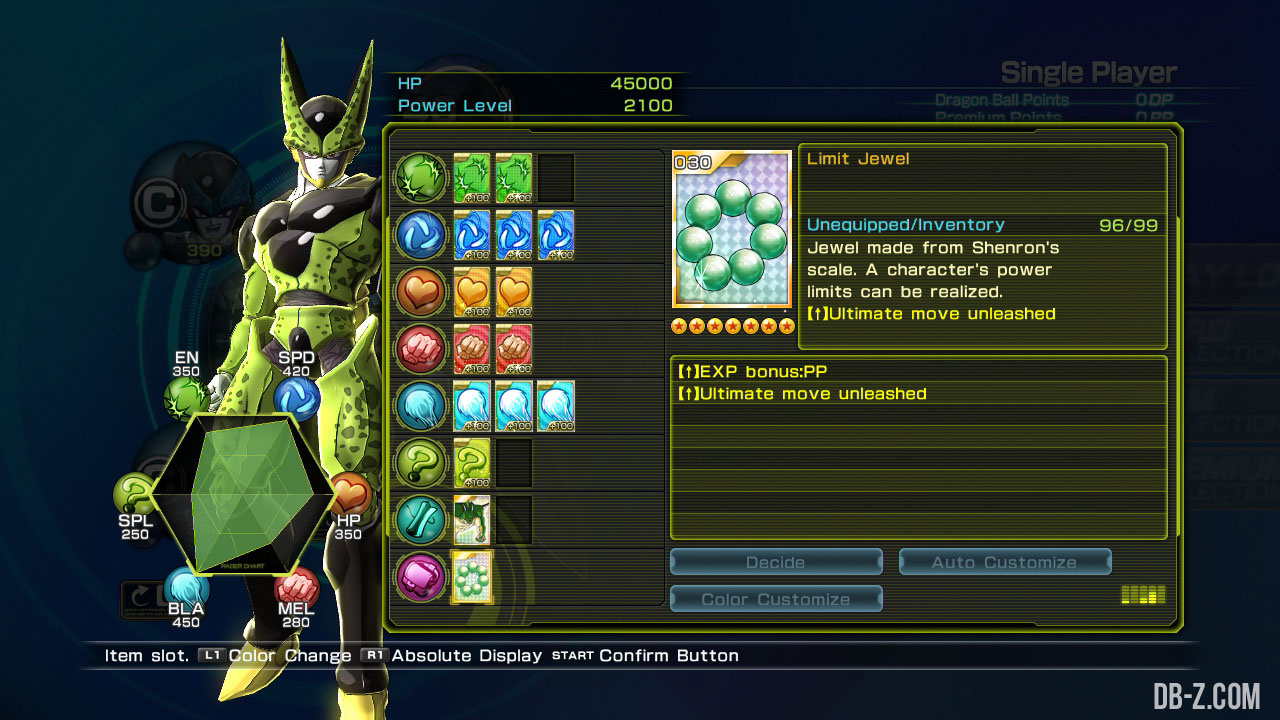Image resolution: width=1280 pixels, height=720 pixels.
Task: Select the green energy category icon
Action: [x=421, y=178]
